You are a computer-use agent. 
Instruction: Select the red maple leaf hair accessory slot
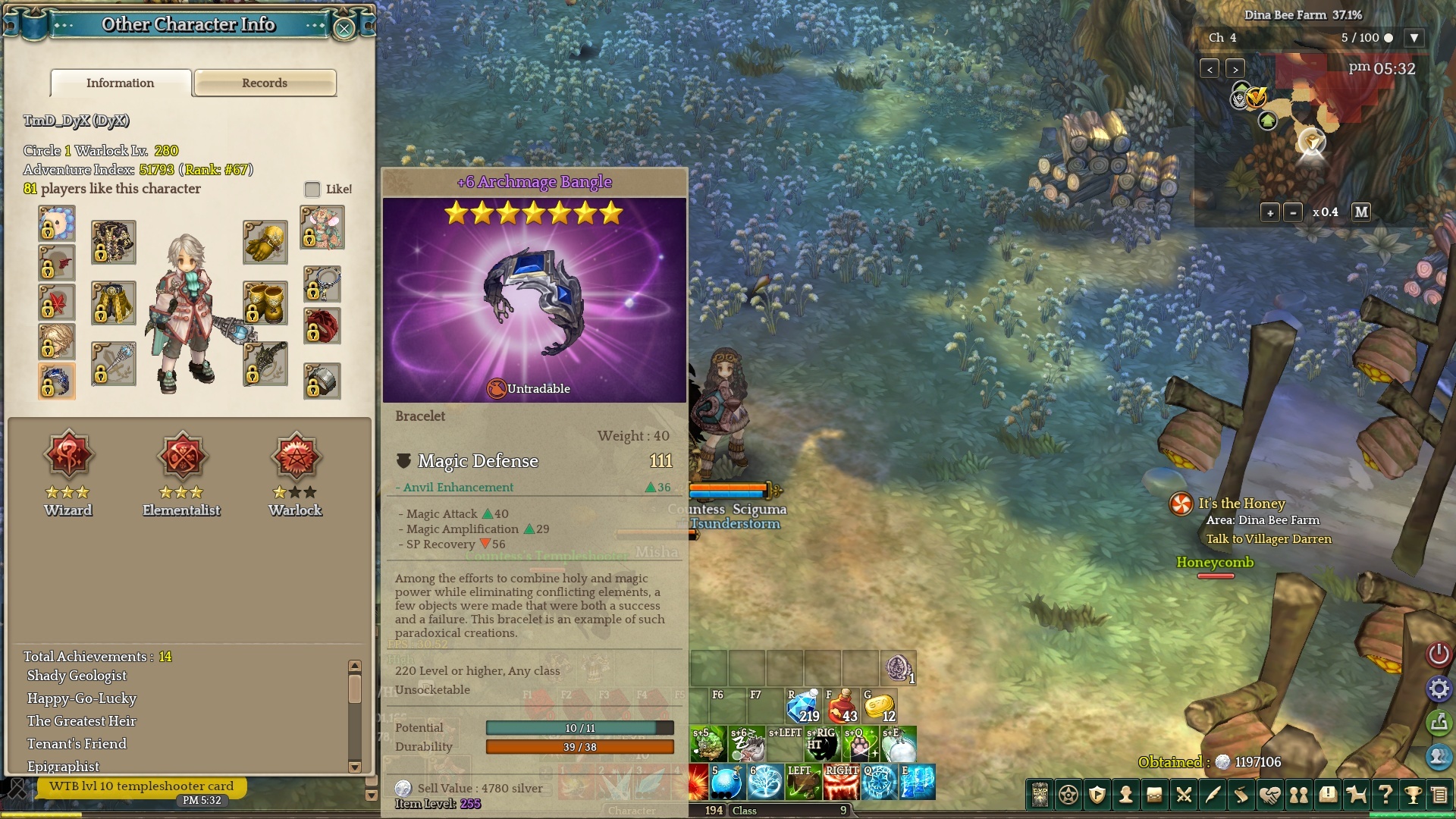pyautogui.click(x=57, y=303)
